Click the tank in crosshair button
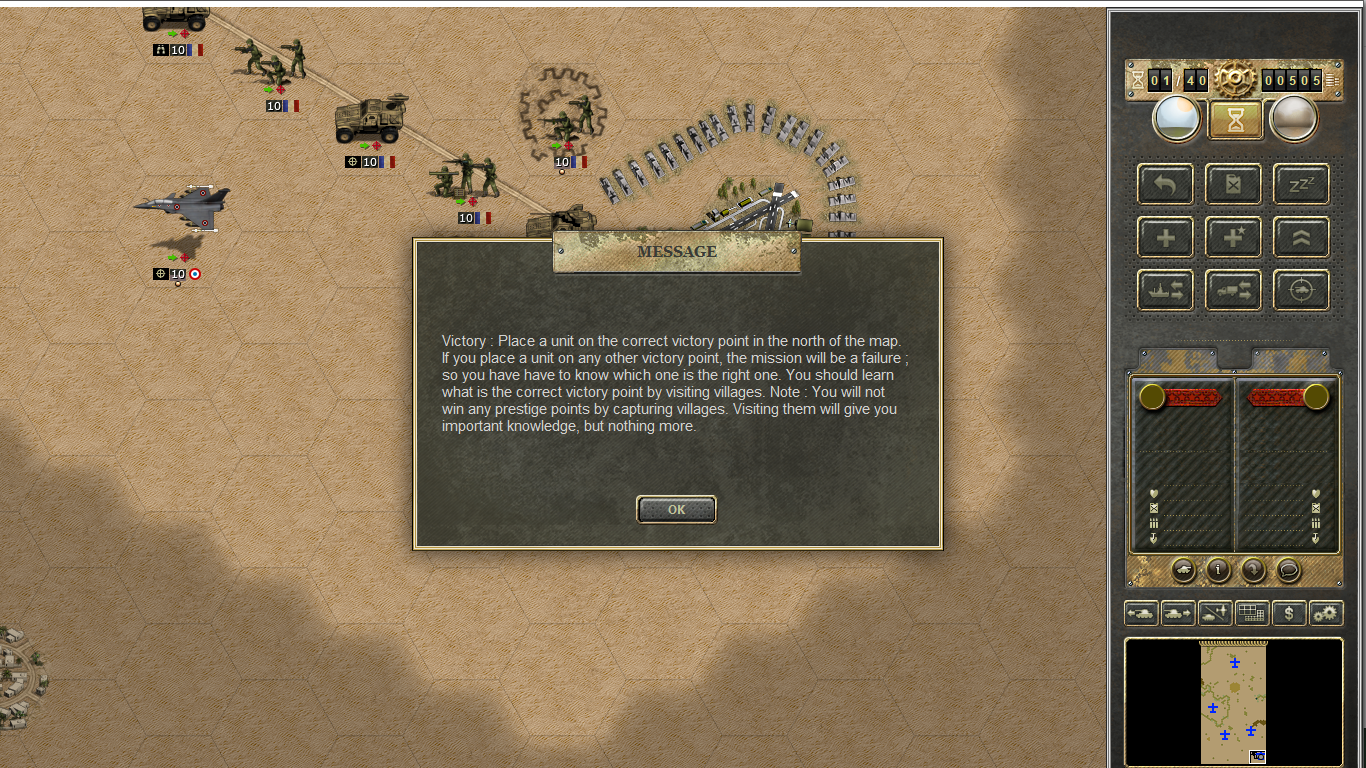This screenshot has height=768, width=1366. click(1301, 290)
